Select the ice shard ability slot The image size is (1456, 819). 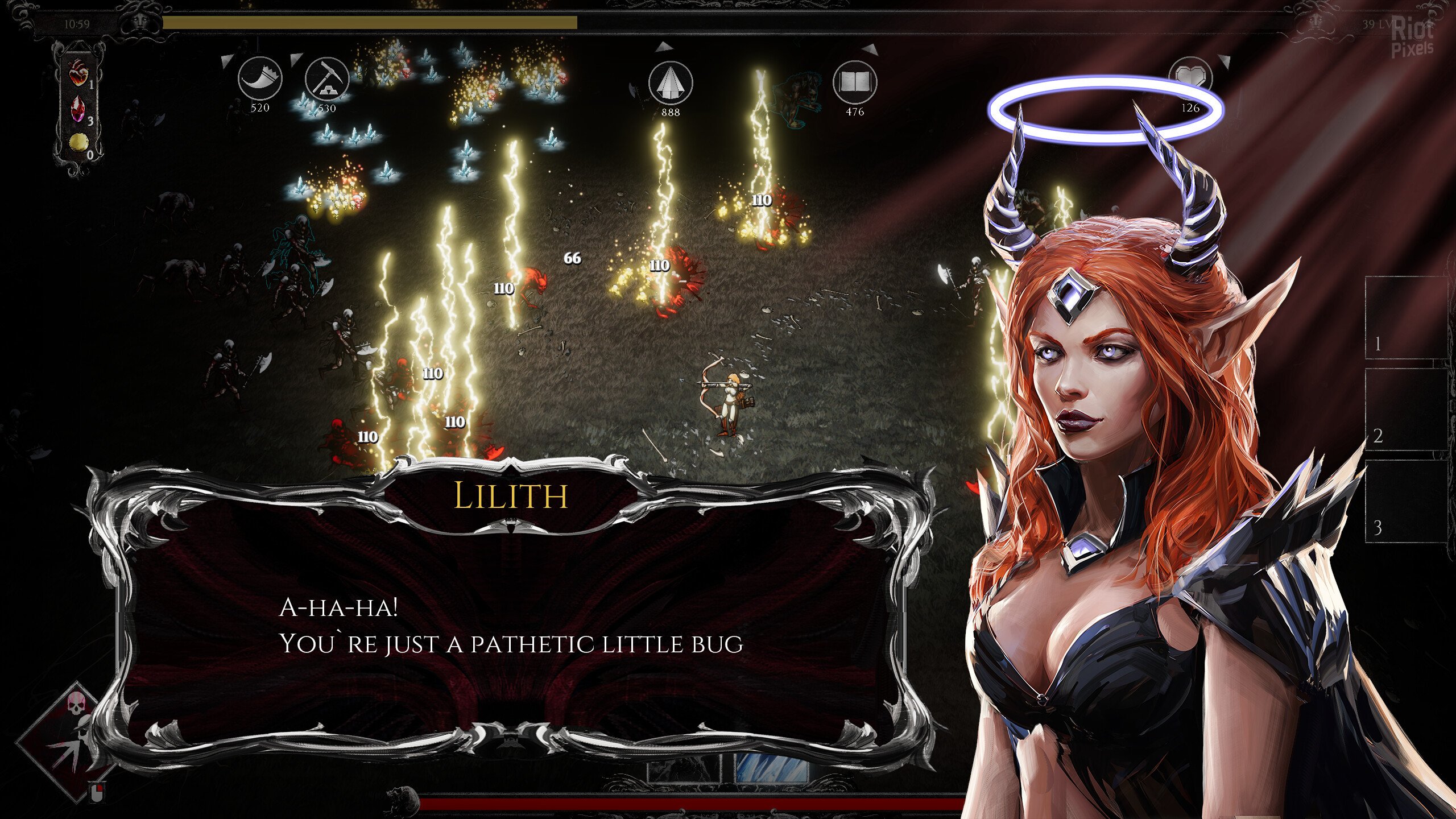771,768
